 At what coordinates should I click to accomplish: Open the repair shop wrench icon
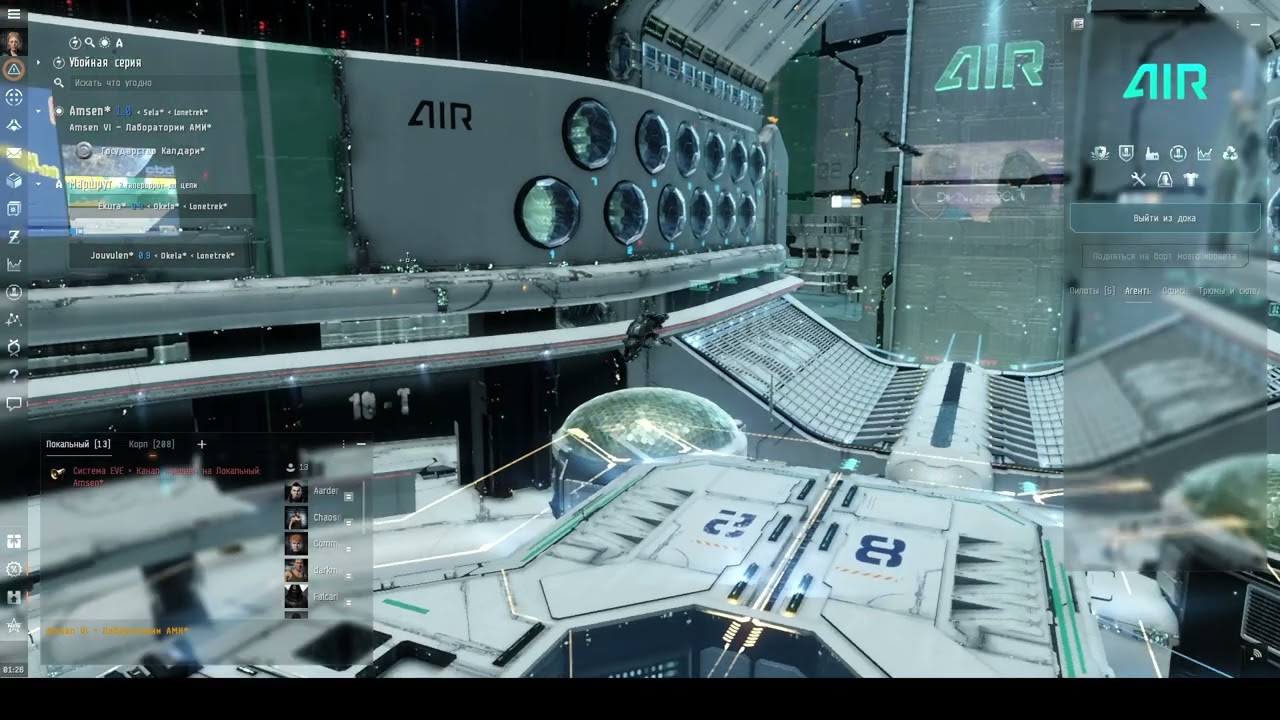[1138, 180]
